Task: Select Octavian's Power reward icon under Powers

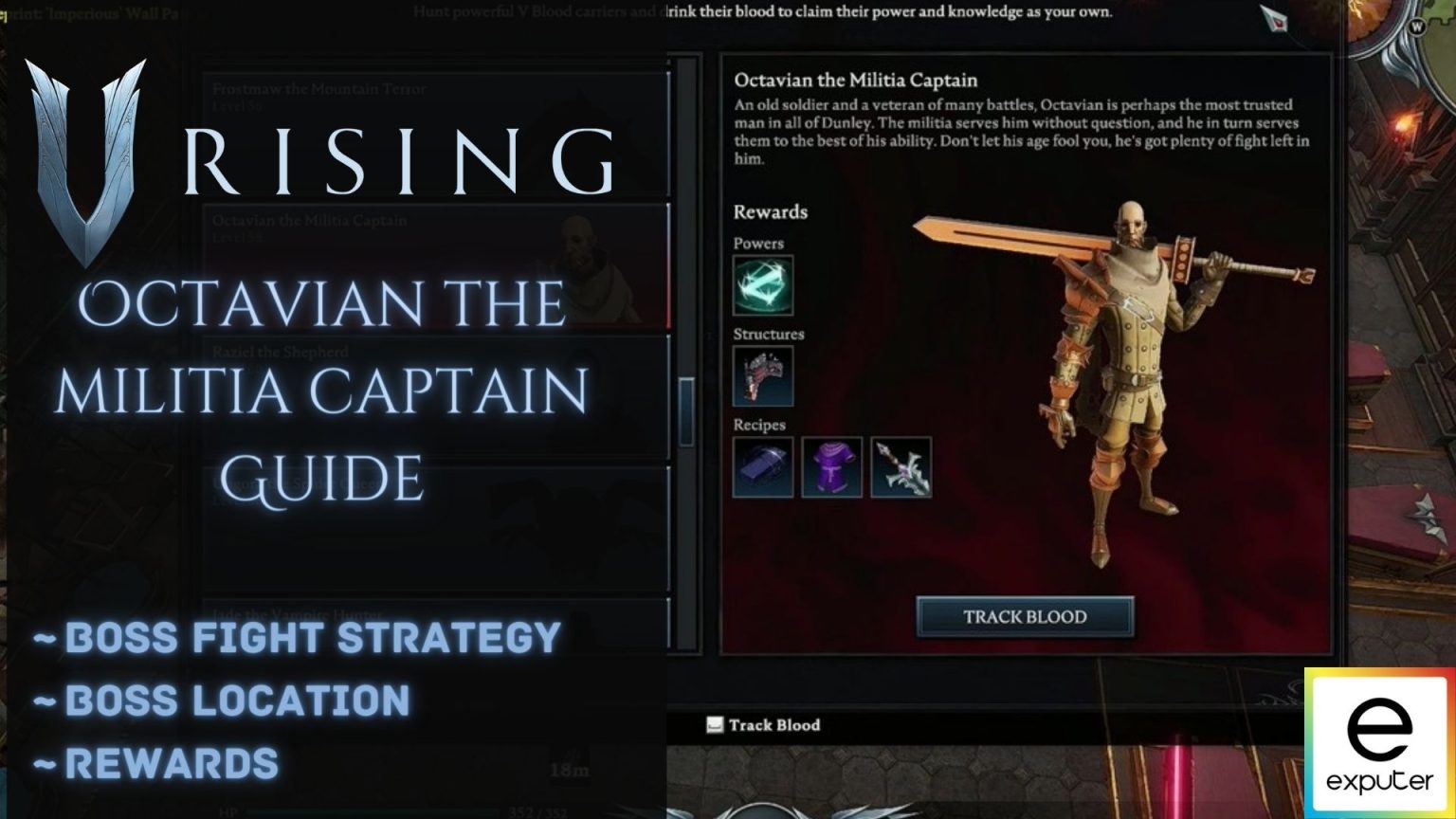Action: pyautogui.click(x=763, y=287)
